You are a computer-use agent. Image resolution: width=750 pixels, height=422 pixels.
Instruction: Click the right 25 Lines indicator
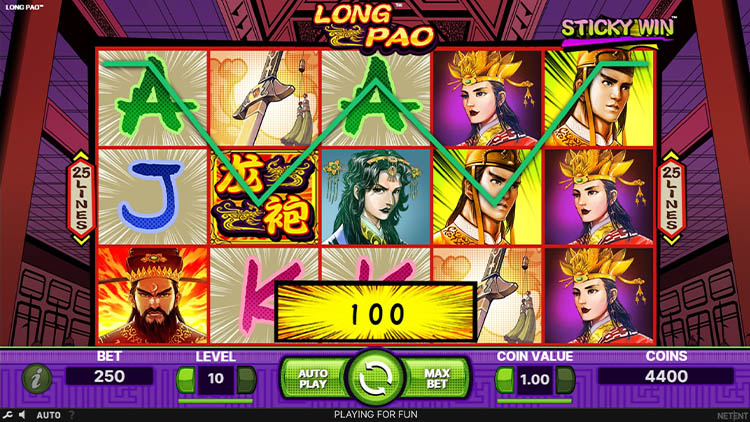pos(671,199)
